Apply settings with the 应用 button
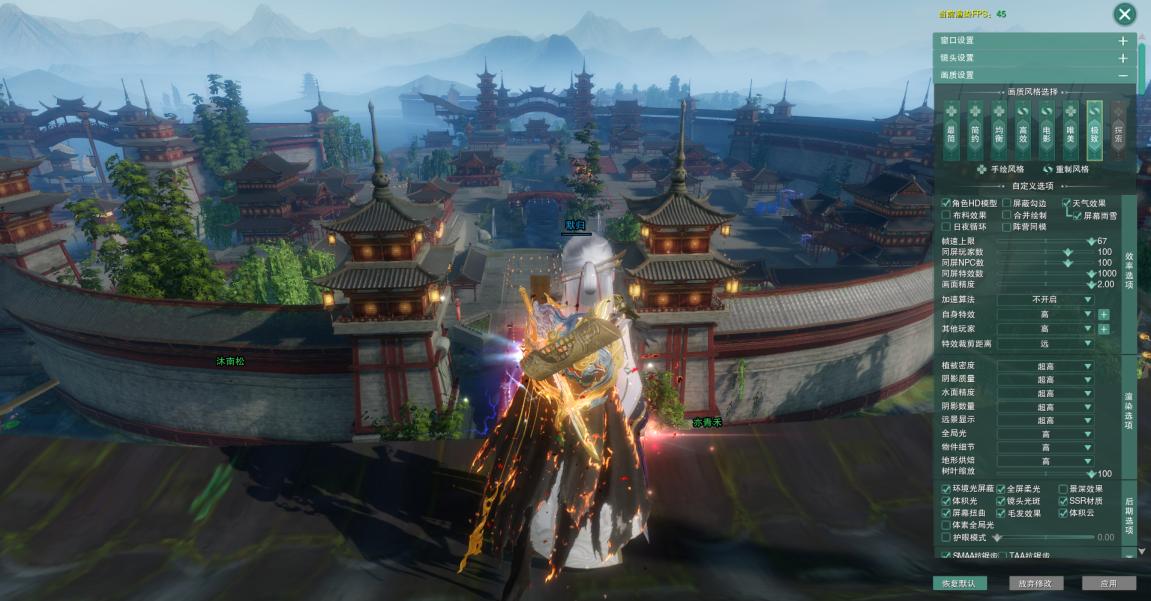Screen dimensions: 1151x601 1108,583
